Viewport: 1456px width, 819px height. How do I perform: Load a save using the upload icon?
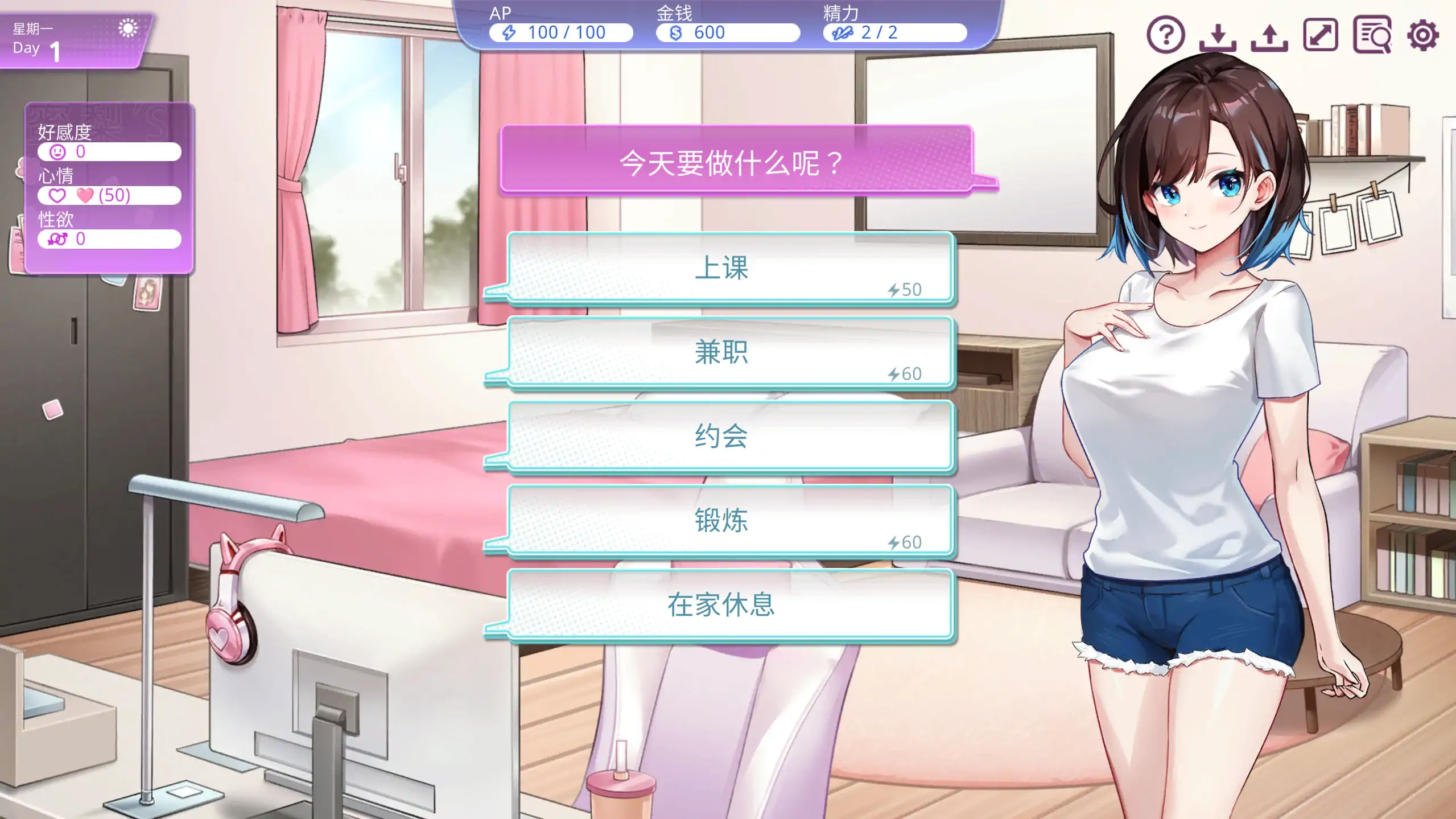tap(1270, 36)
